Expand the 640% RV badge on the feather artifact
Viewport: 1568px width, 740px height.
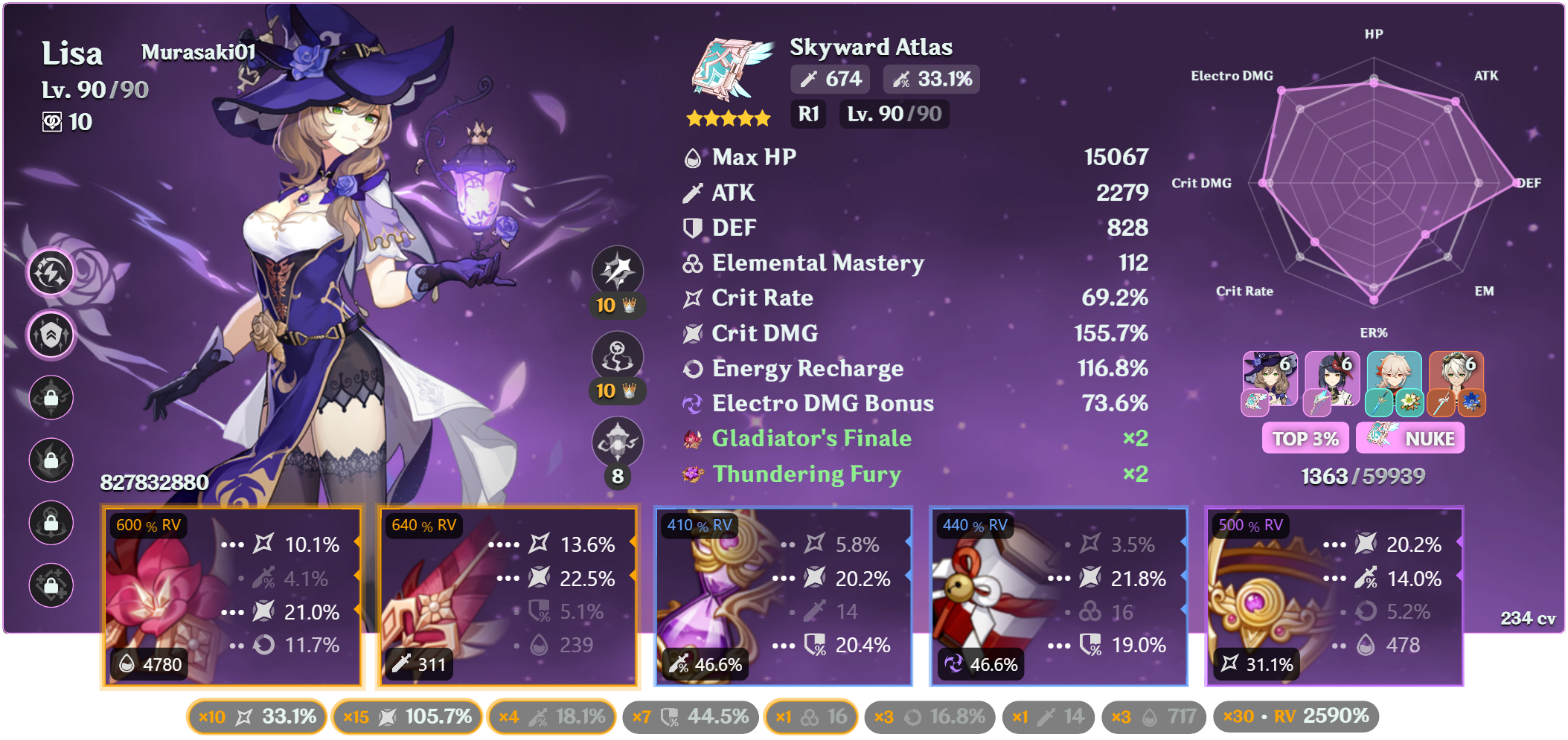coord(423,525)
